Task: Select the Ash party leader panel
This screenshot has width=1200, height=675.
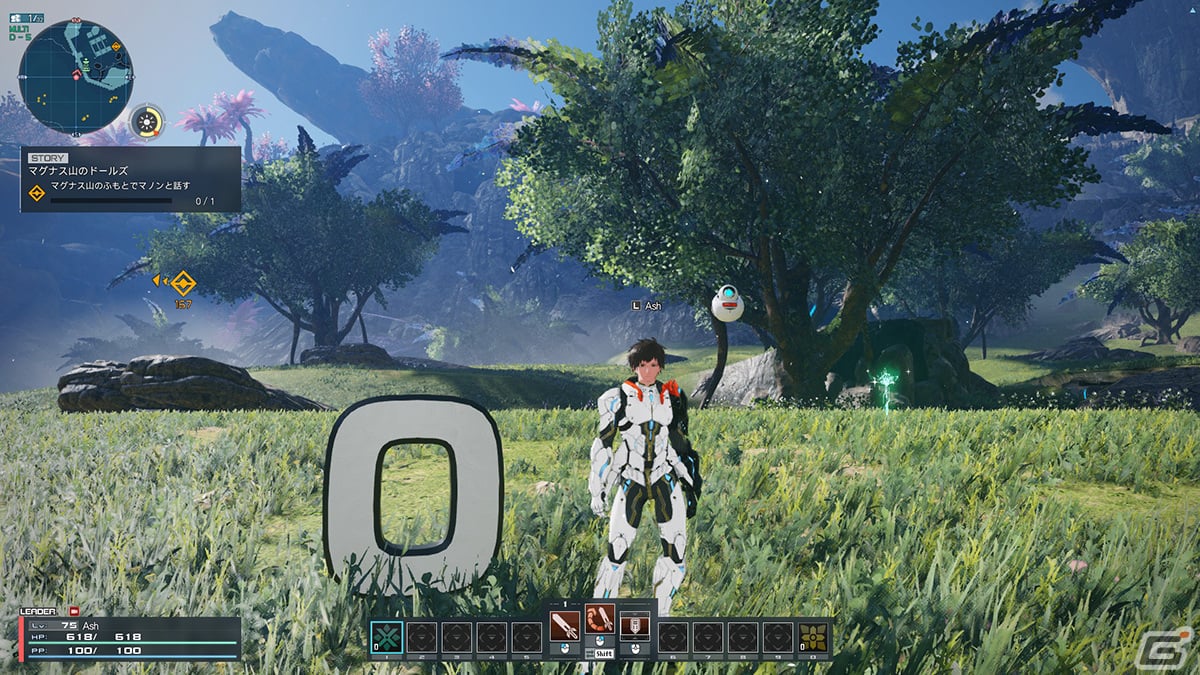Action: tap(130, 636)
